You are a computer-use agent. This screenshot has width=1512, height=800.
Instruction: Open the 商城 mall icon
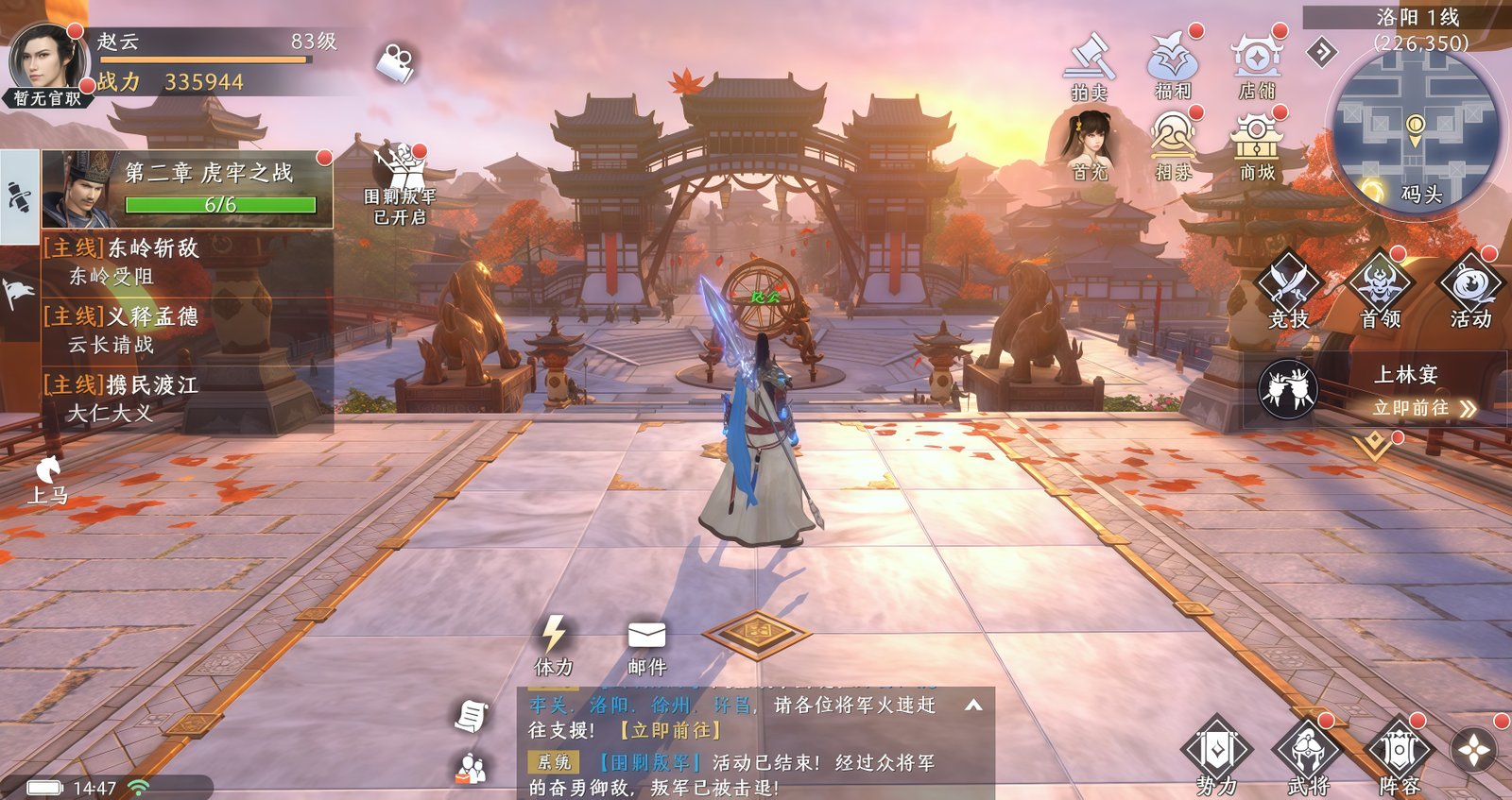click(1257, 145)
